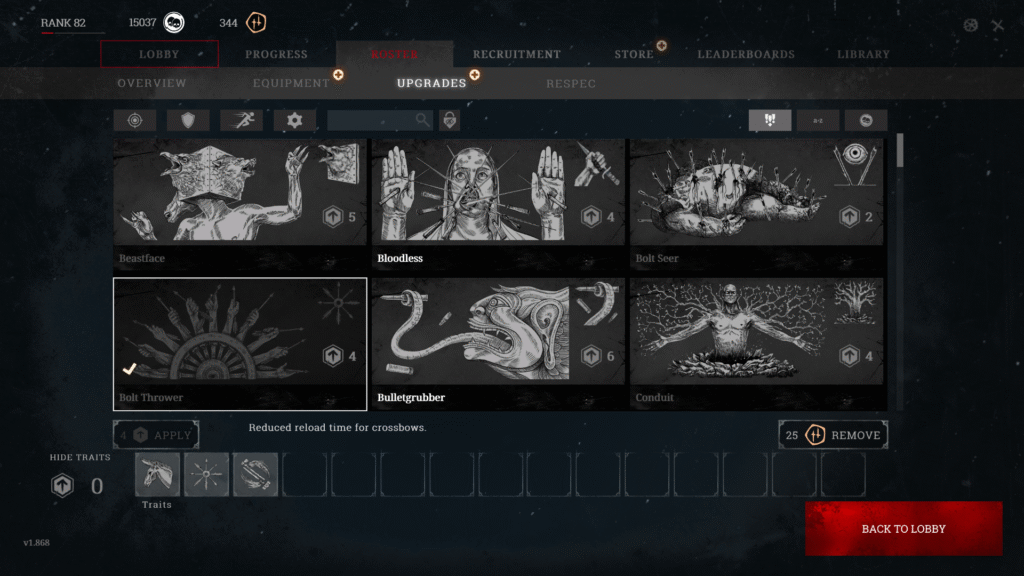Viewport: 1024px width, 576px height.
Task: Click the trait search field
Action: (372, 120)
